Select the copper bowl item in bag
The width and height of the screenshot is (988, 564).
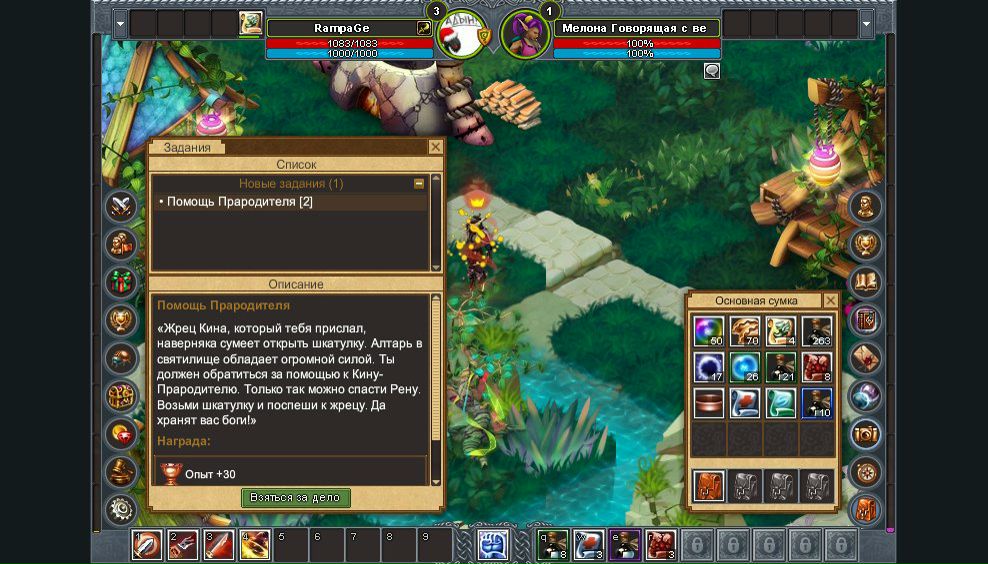(x=709, y=402)
